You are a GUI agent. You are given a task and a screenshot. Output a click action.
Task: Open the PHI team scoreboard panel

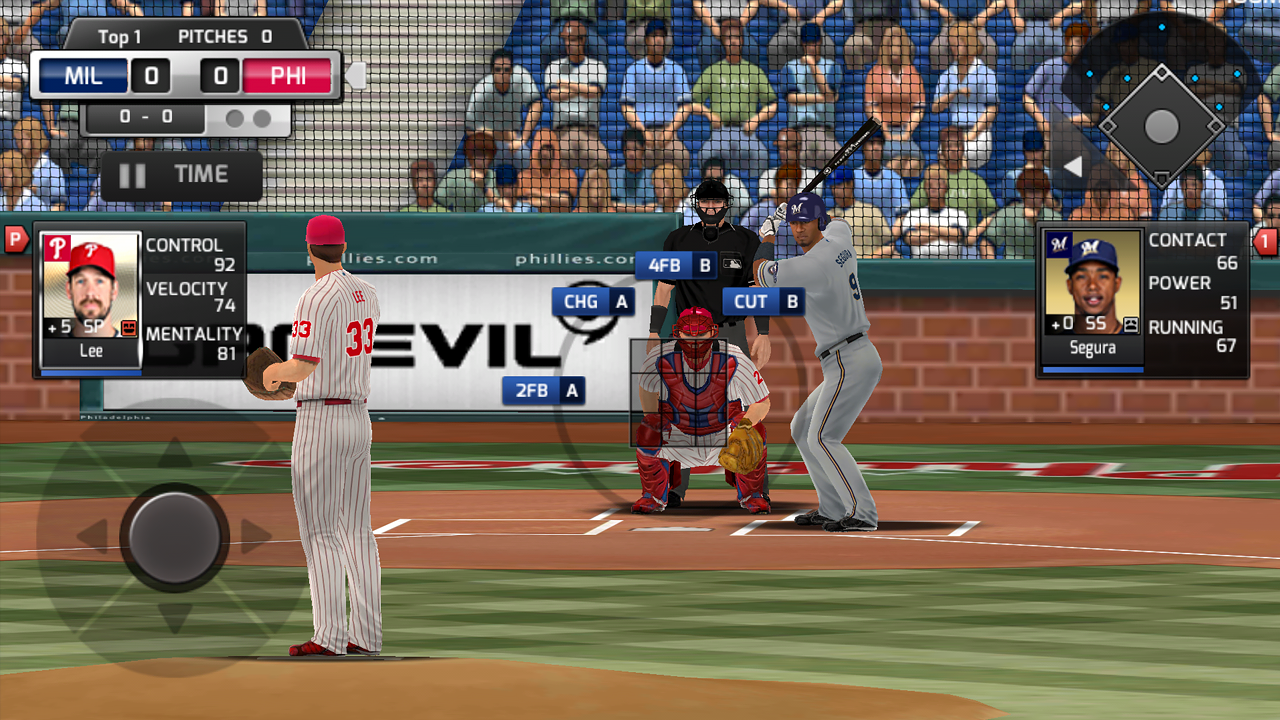click(x=288, y=75)
